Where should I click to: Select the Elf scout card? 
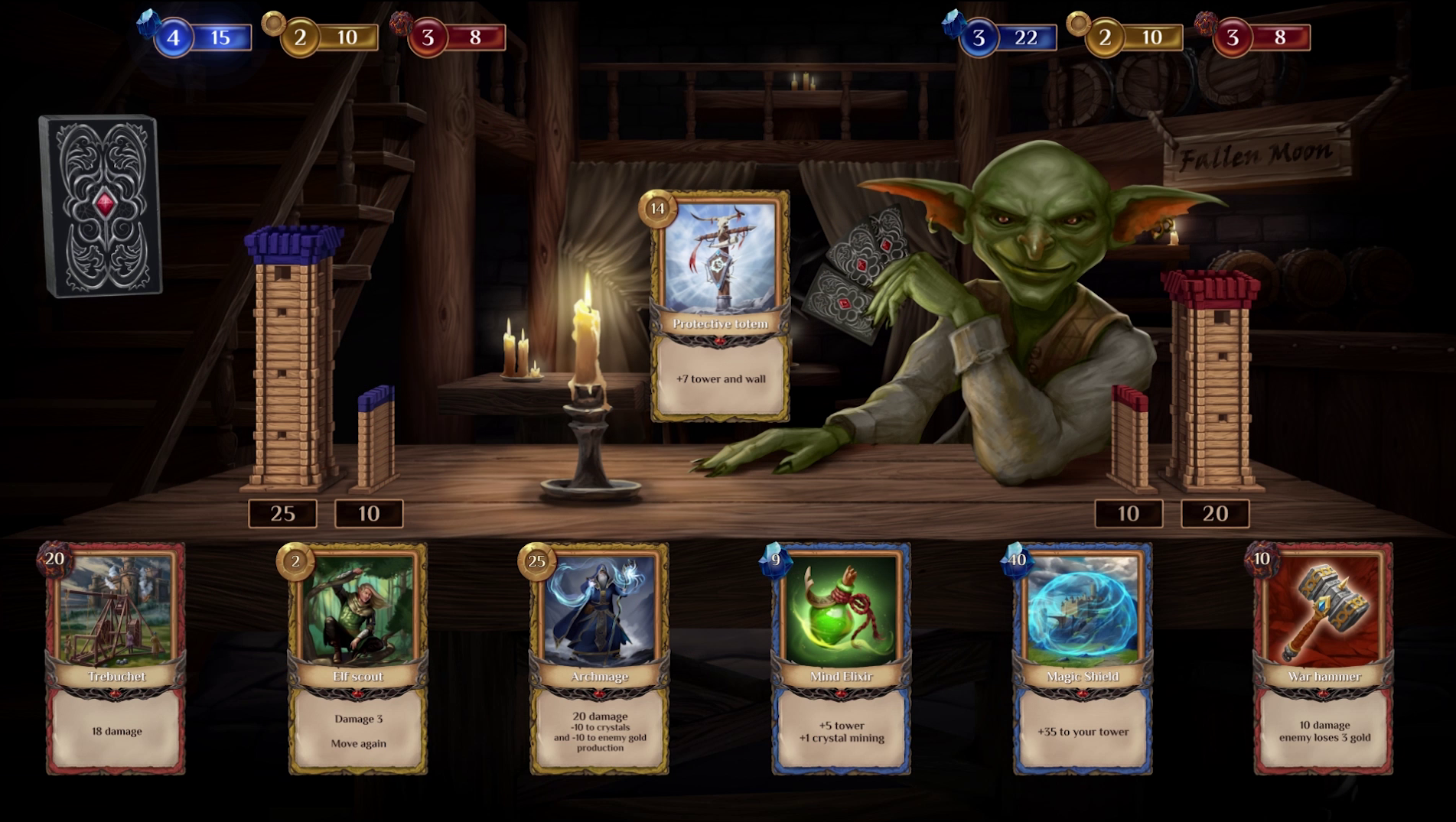[x=358, y=659]
